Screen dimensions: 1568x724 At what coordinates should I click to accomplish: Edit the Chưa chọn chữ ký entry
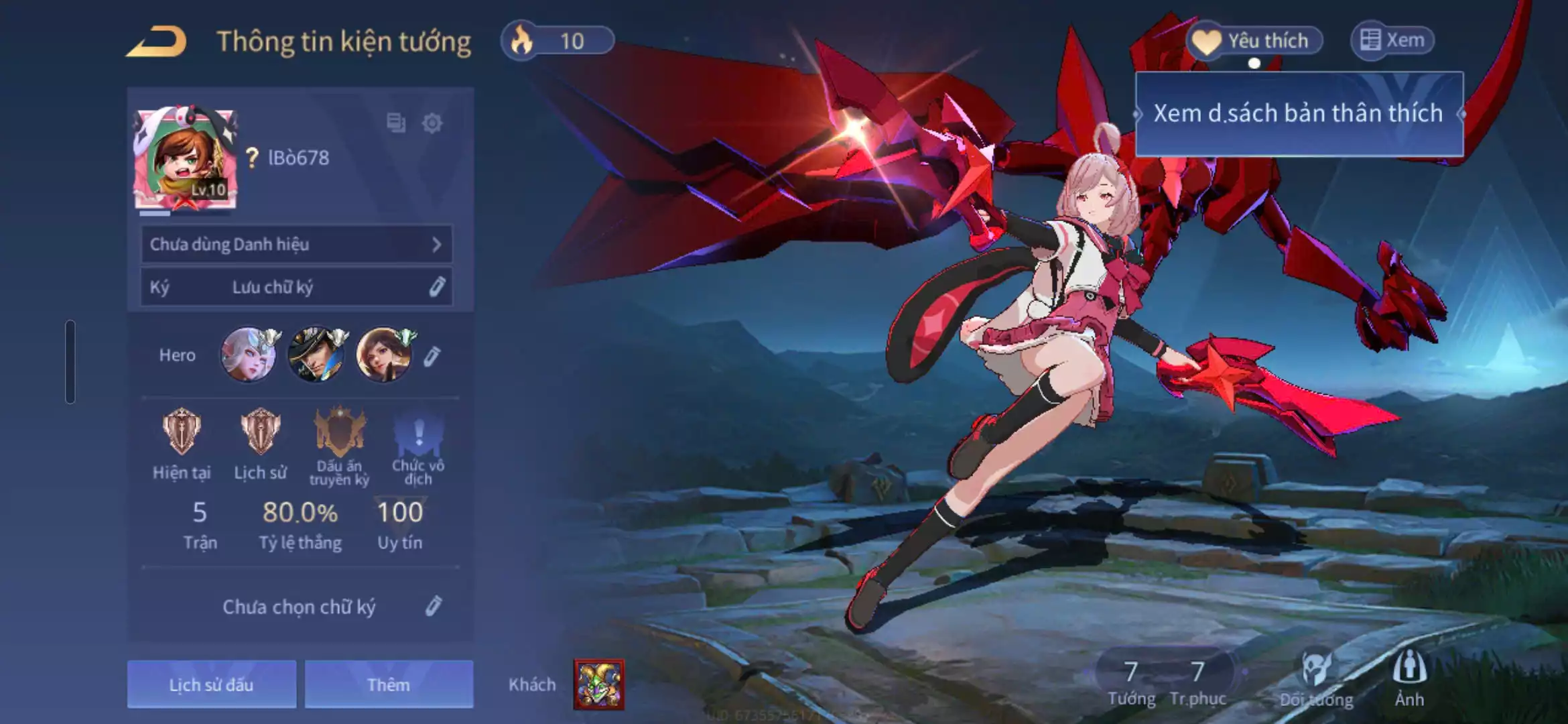coord(434,606)
